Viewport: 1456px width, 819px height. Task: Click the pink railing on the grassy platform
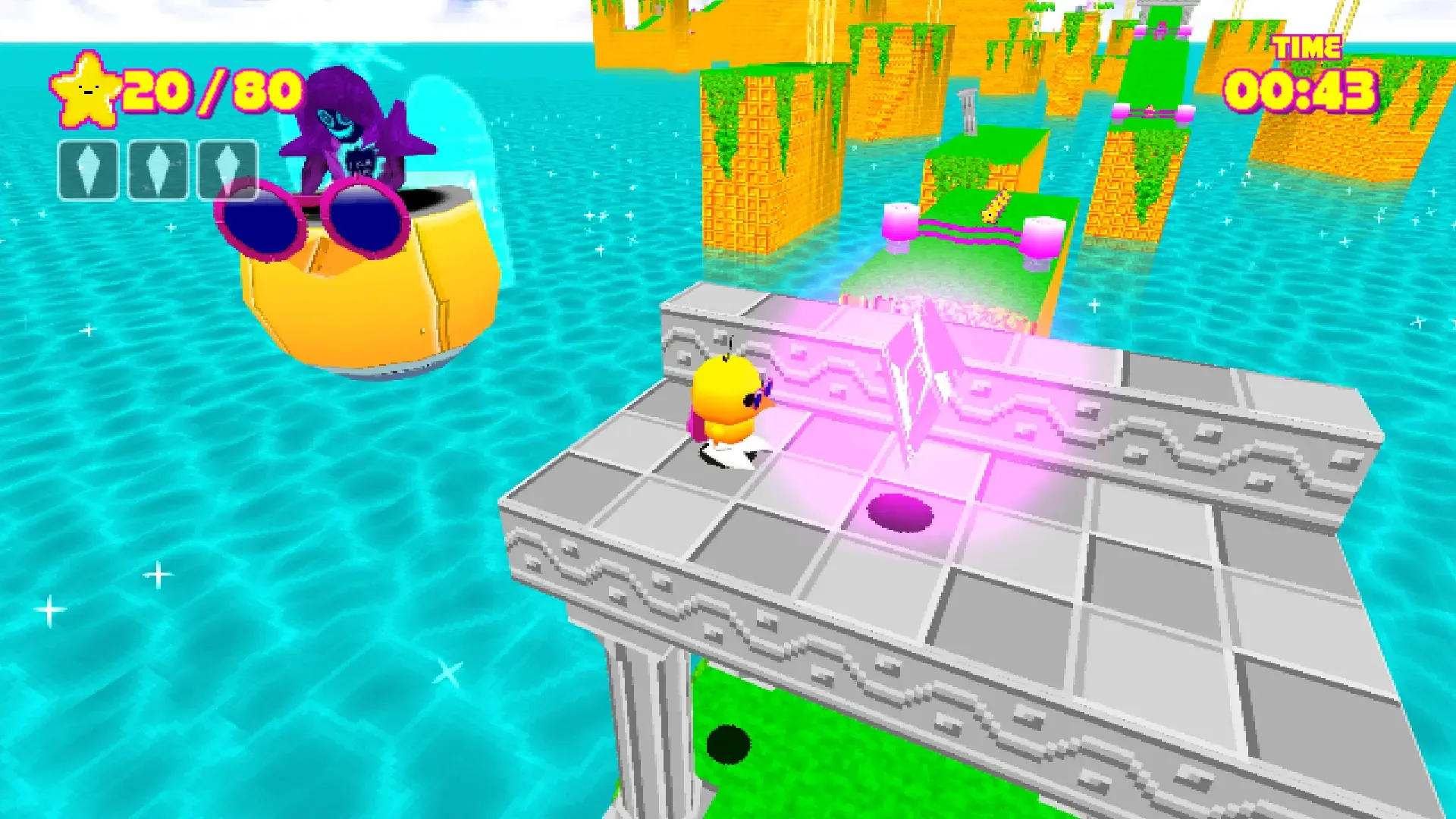968,230
